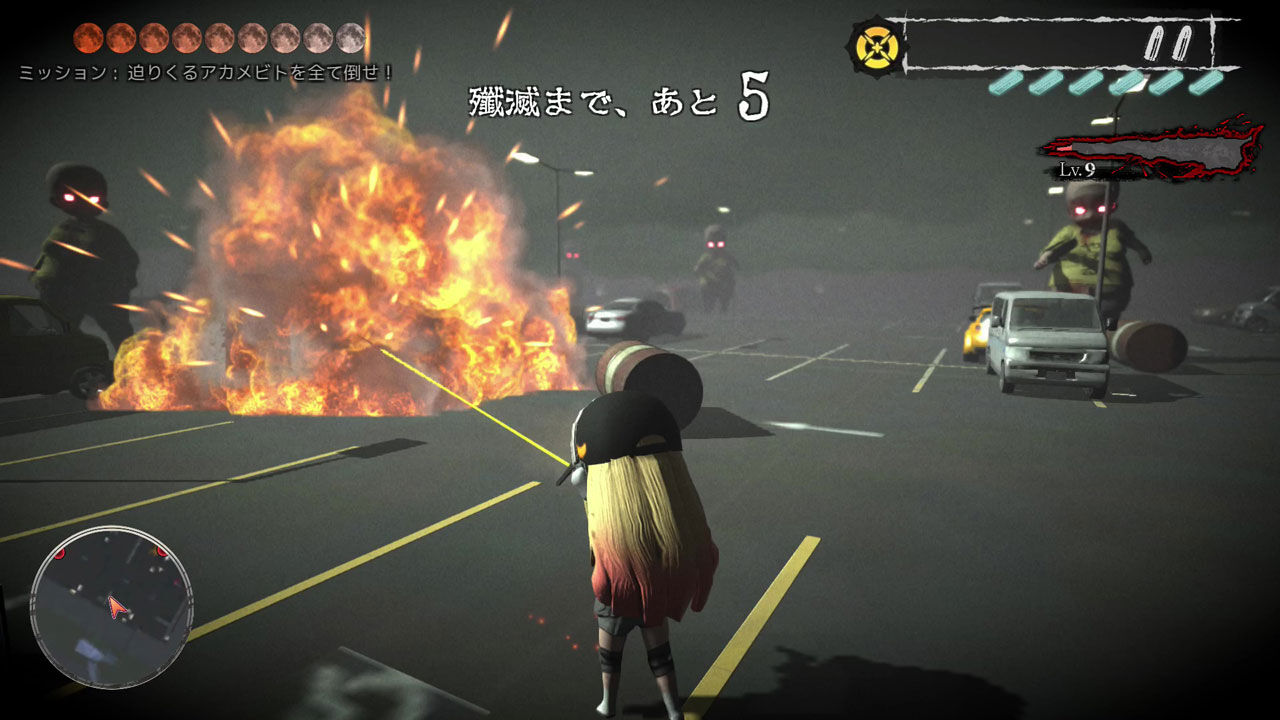
Task: Click the leftmost red moon phase icon
Action: [89, 39]
